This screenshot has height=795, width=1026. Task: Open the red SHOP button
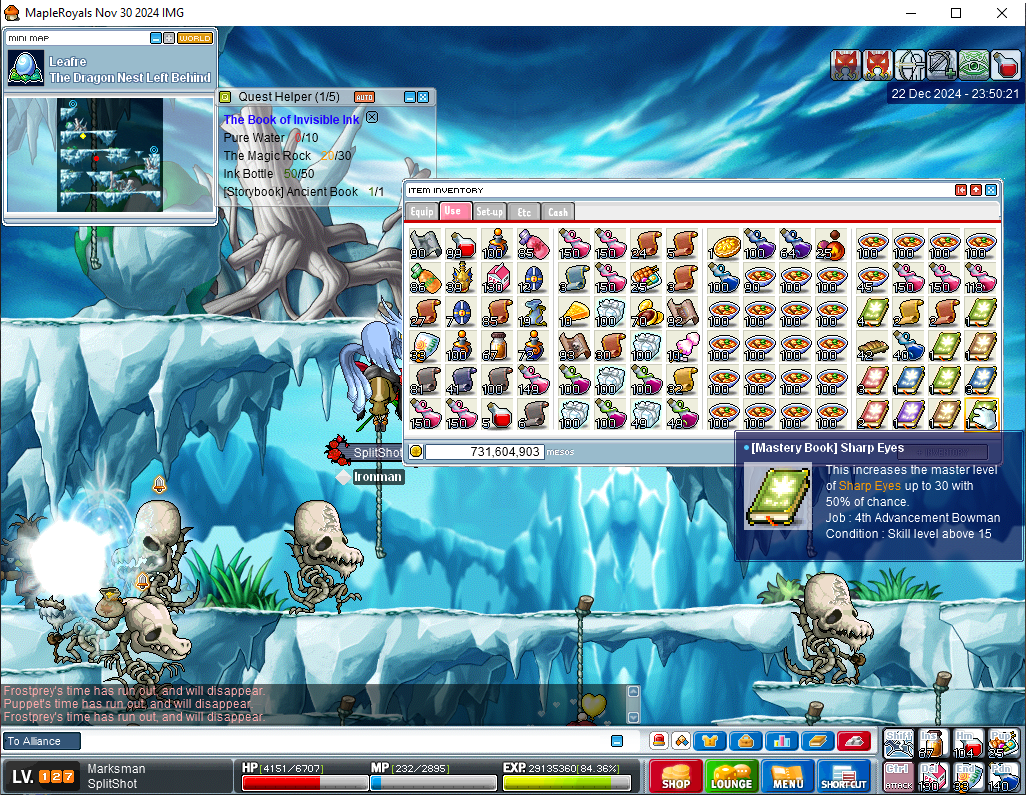coord(675,776)
